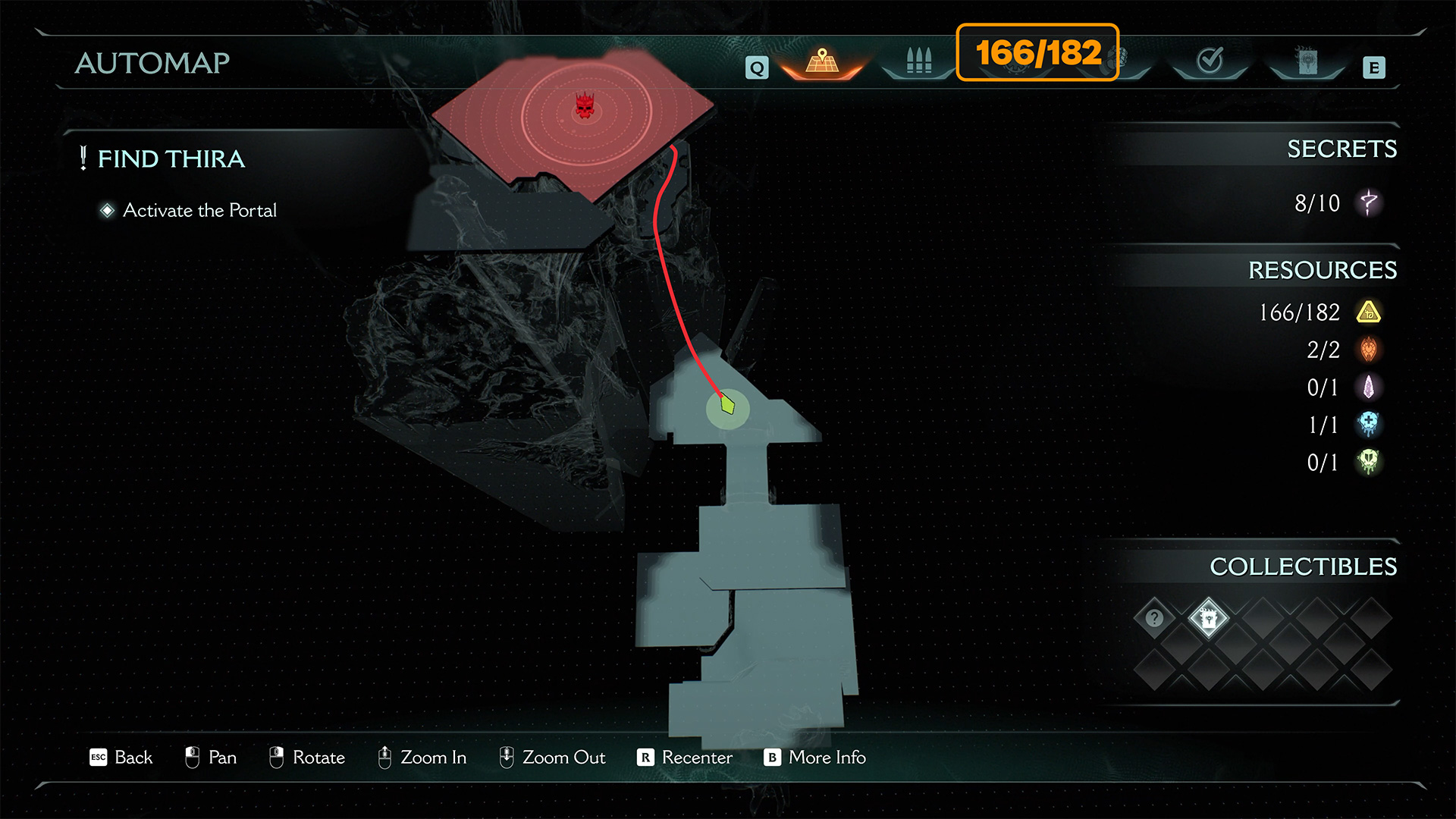Select the green skull resource icon
1456x819 pixels.
1369,462
